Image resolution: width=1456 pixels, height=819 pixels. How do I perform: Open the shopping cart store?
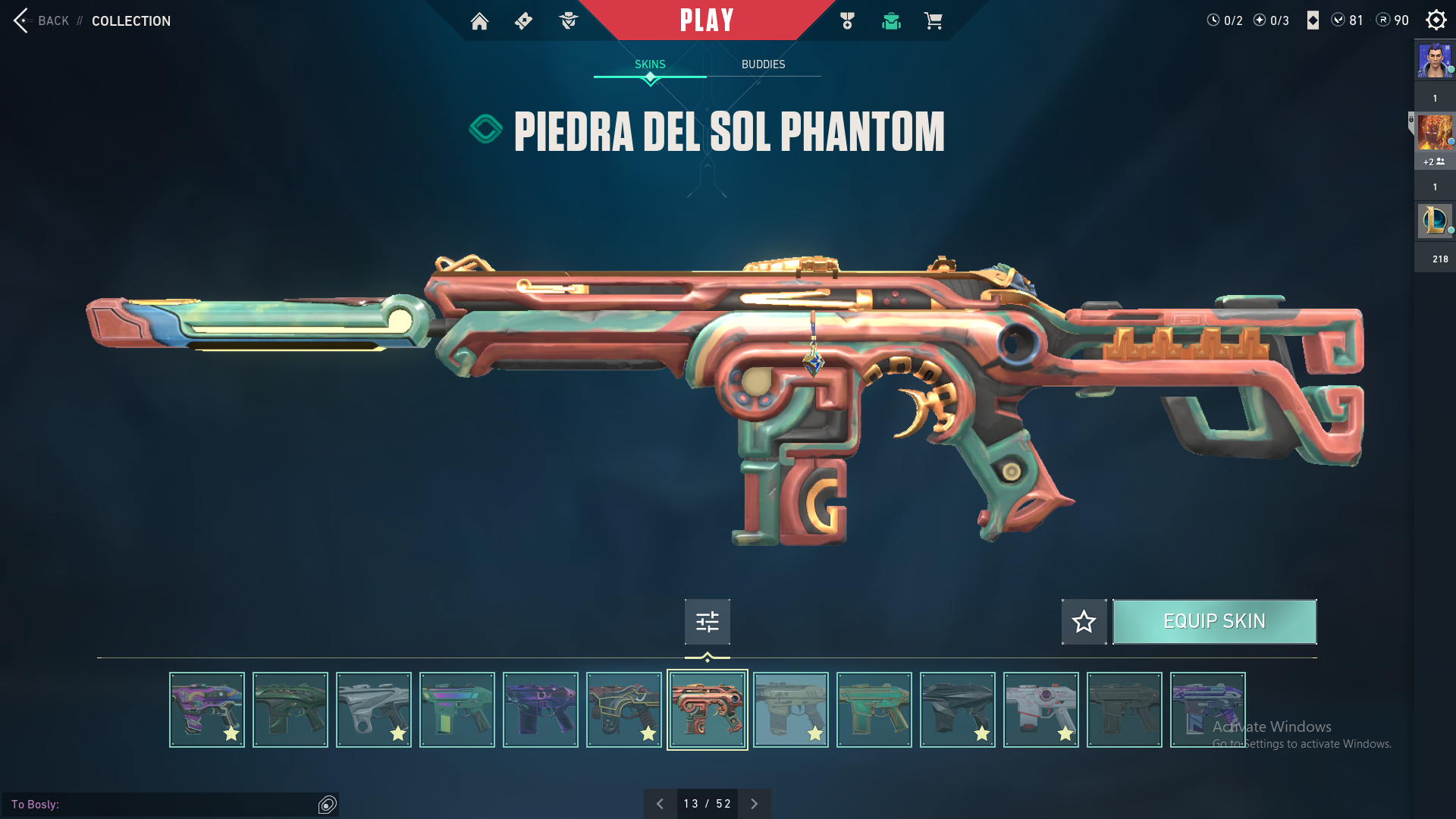(x=933, y=21)
